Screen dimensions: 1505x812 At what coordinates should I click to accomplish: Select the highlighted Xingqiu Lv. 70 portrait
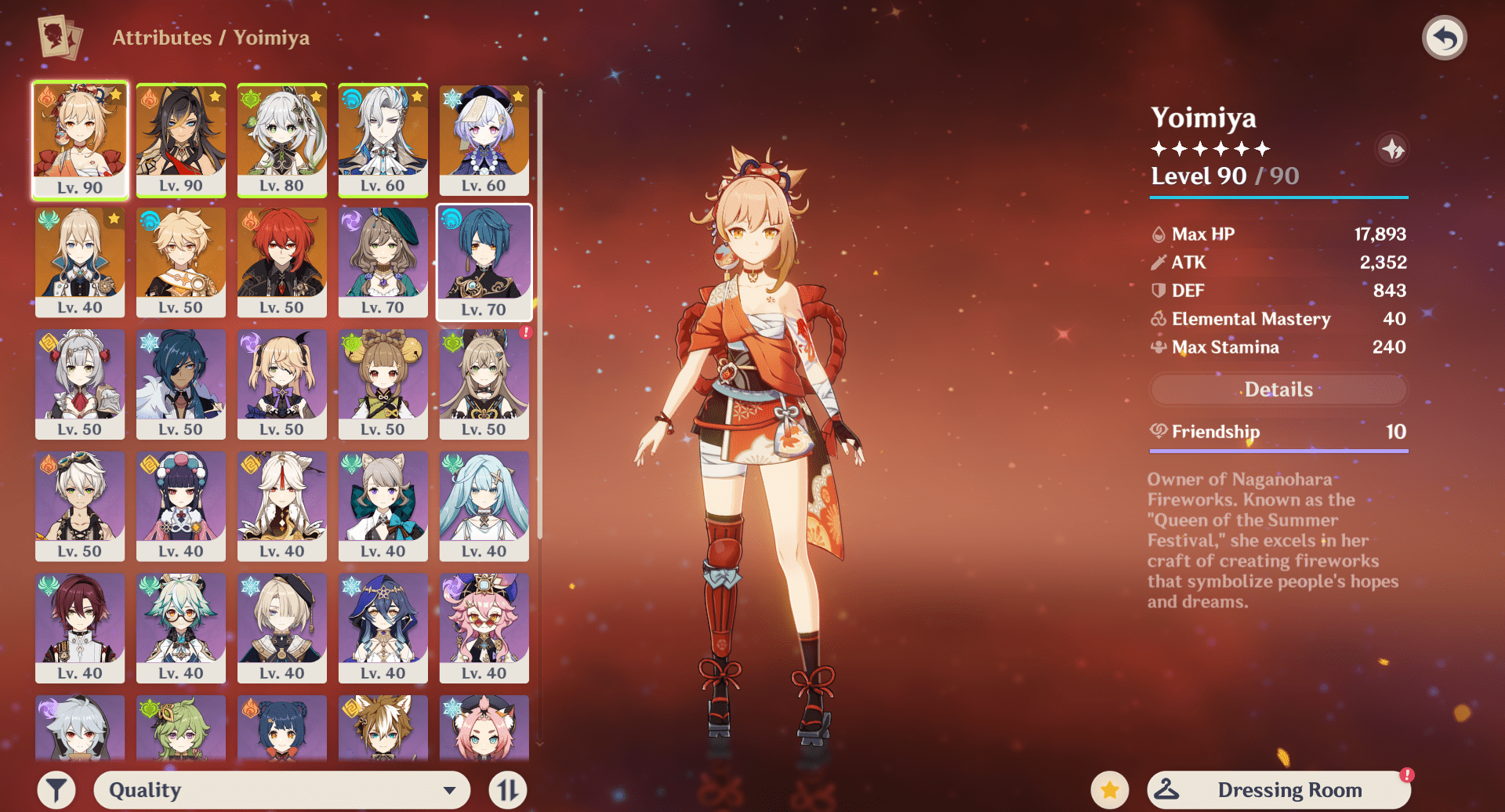(x=484, y=262)
